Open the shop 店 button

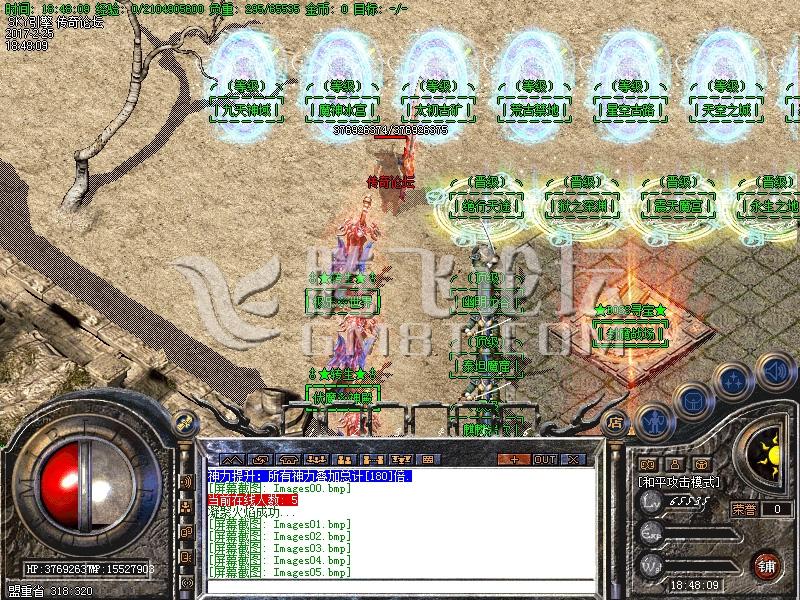tap(616, 421)
